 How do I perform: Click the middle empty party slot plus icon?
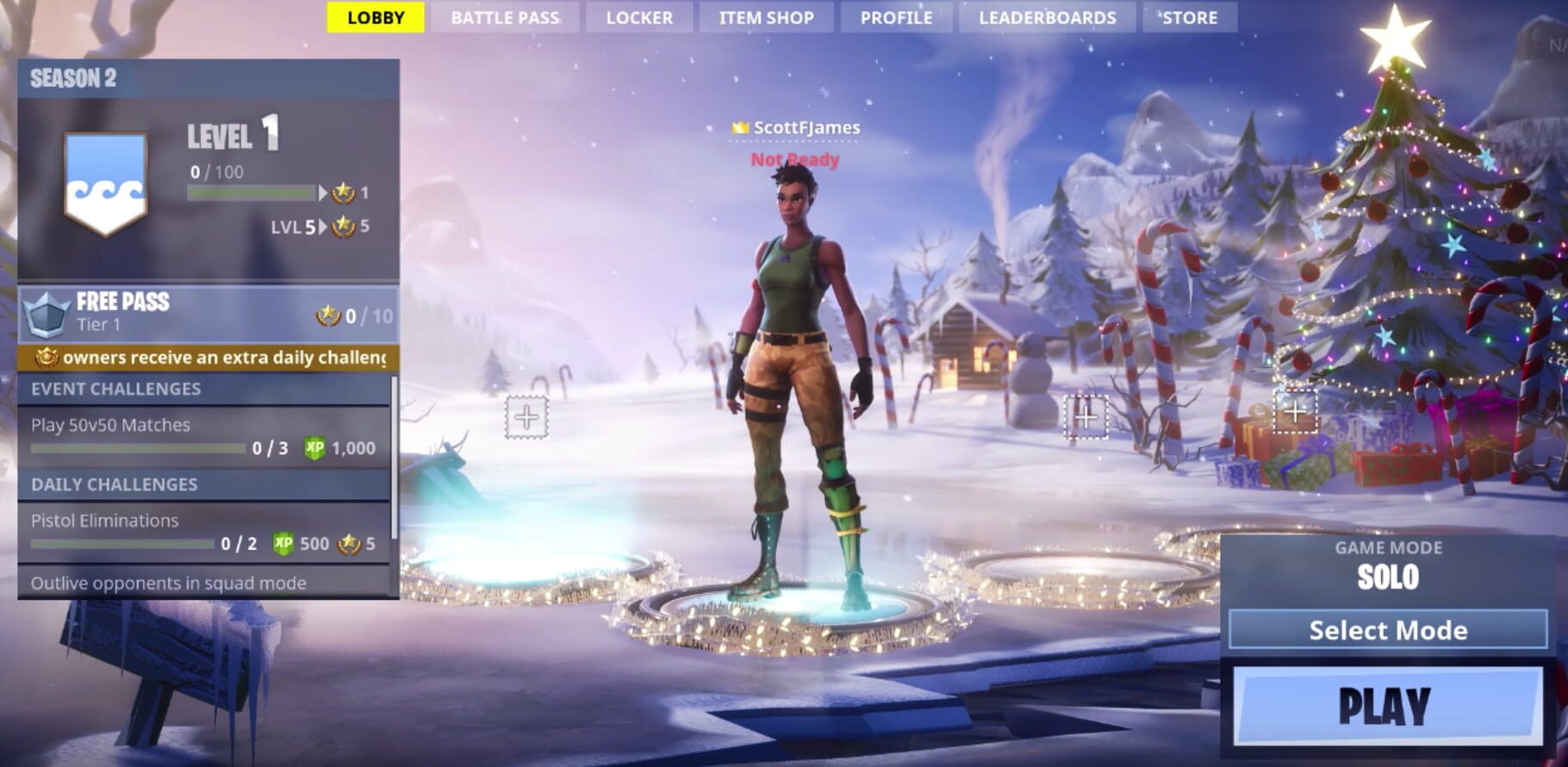pyautogui.click(x=1085, y=418)
